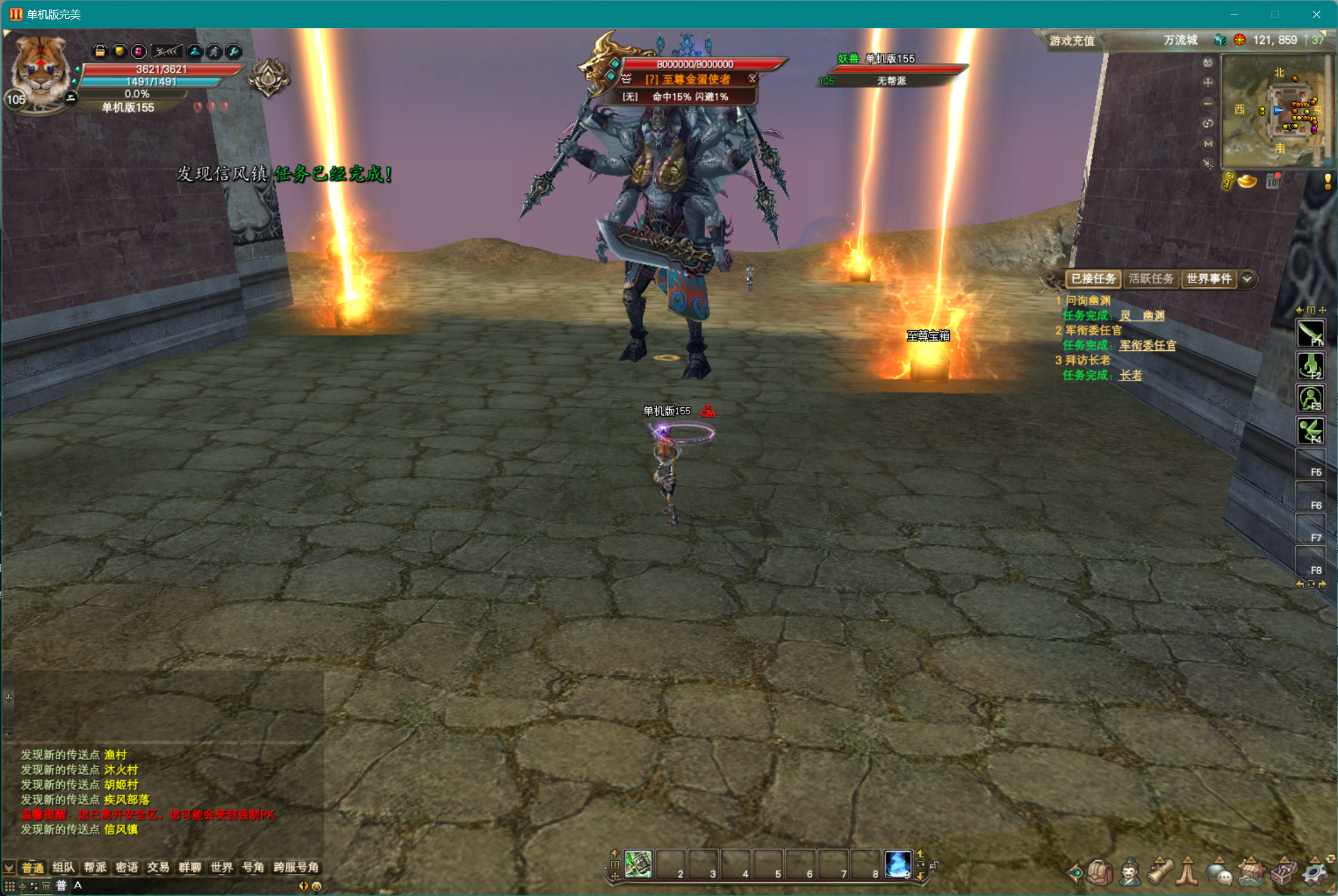This screenshot has width=1338, height=896.
Task: Open the quest scroll icon
Action: point(1160,872)
